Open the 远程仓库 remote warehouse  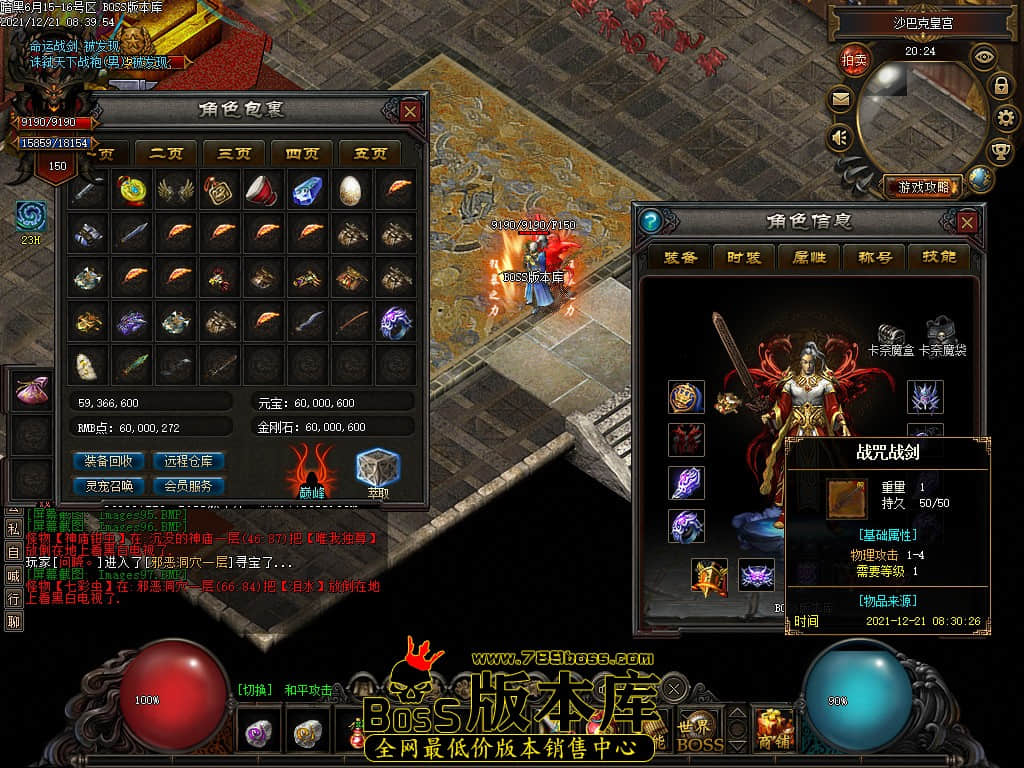coord(188,461)
